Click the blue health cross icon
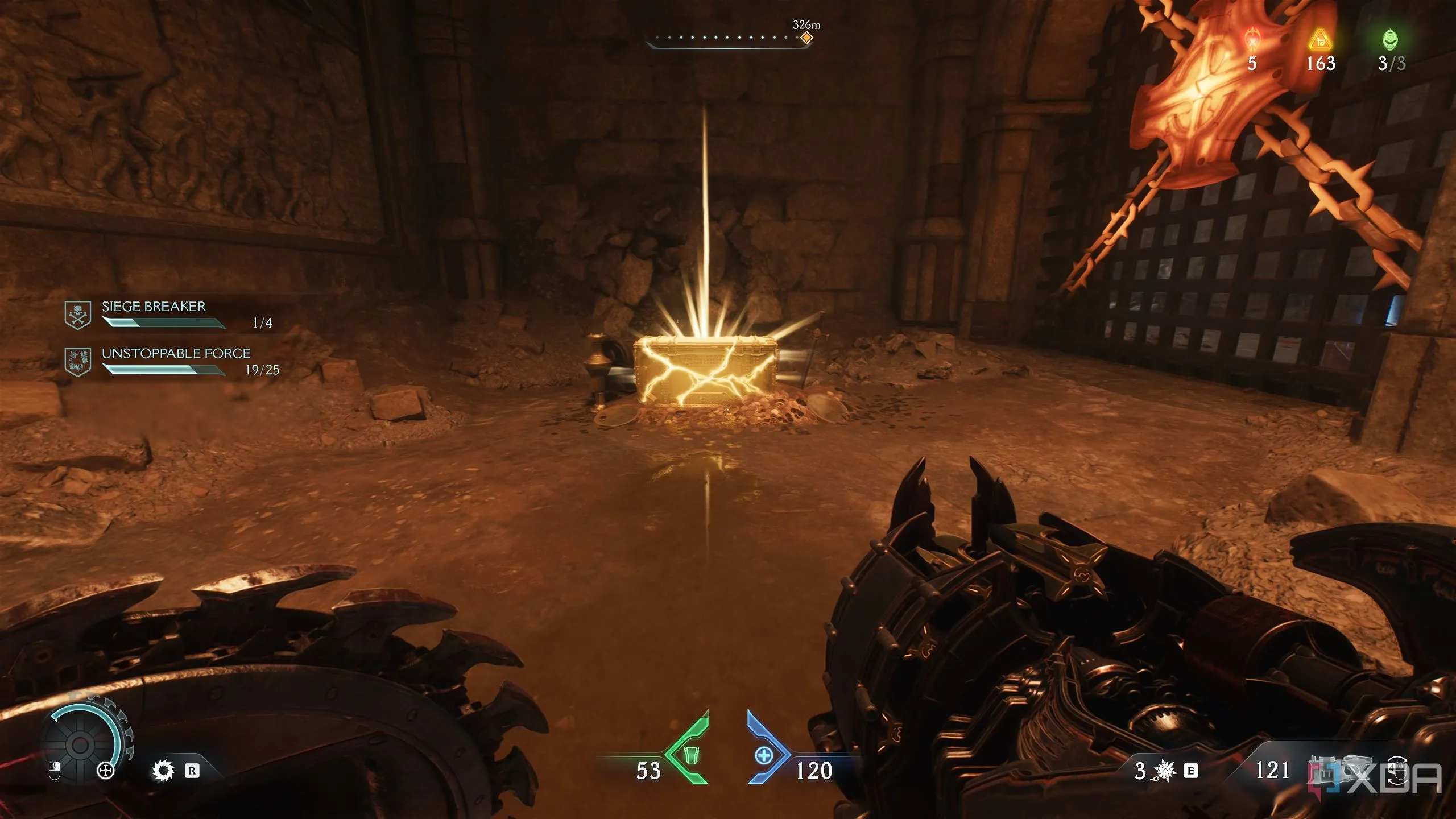The image size is (1456, 819). point(764,755)
